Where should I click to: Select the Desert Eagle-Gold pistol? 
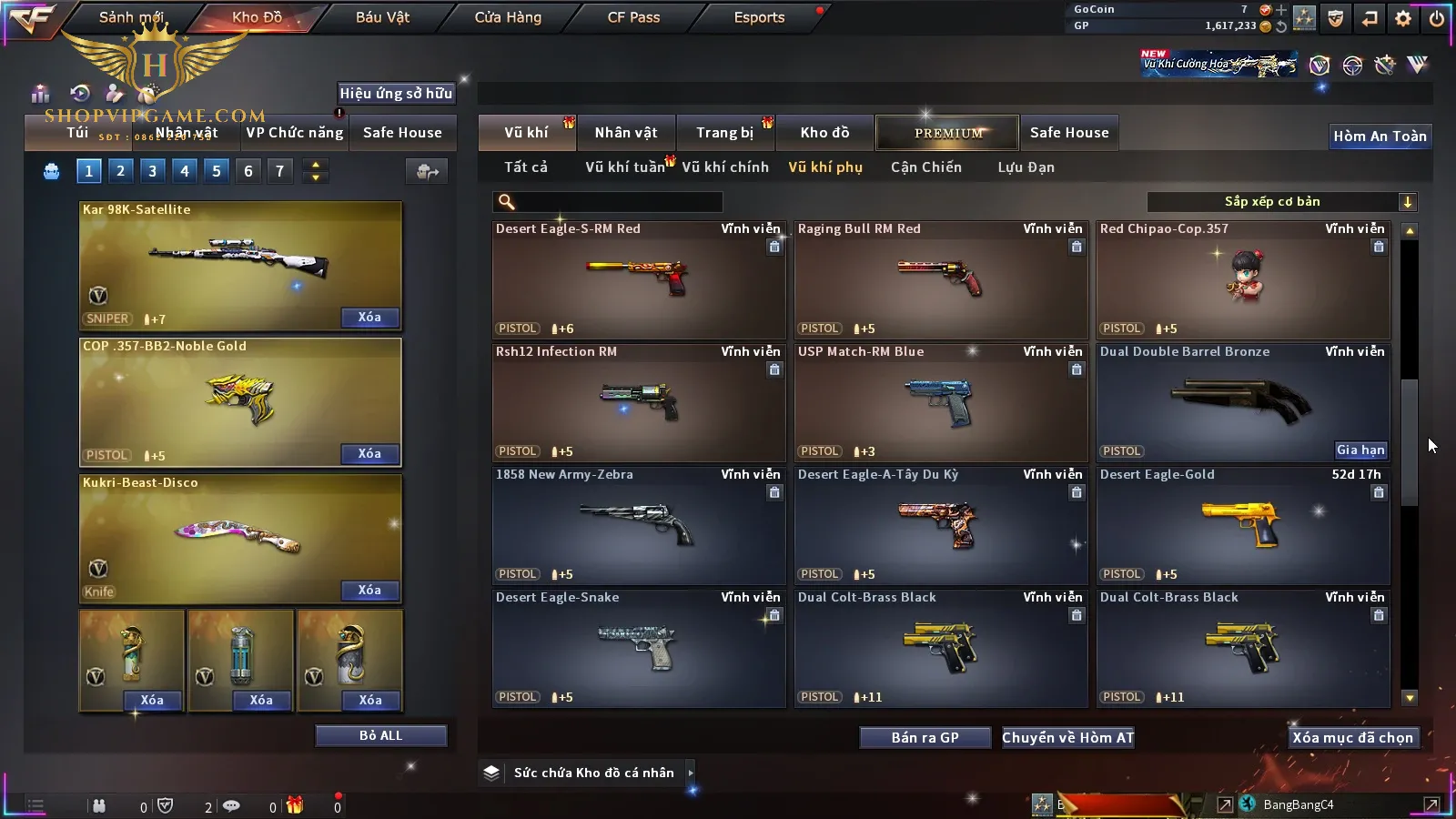coord(1243,525)
